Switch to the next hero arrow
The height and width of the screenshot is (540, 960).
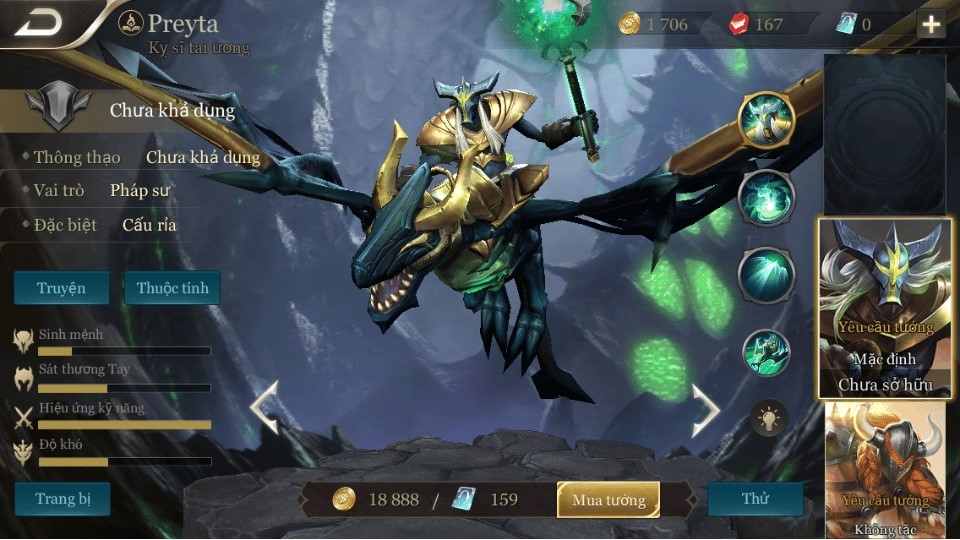click(705, 408)
